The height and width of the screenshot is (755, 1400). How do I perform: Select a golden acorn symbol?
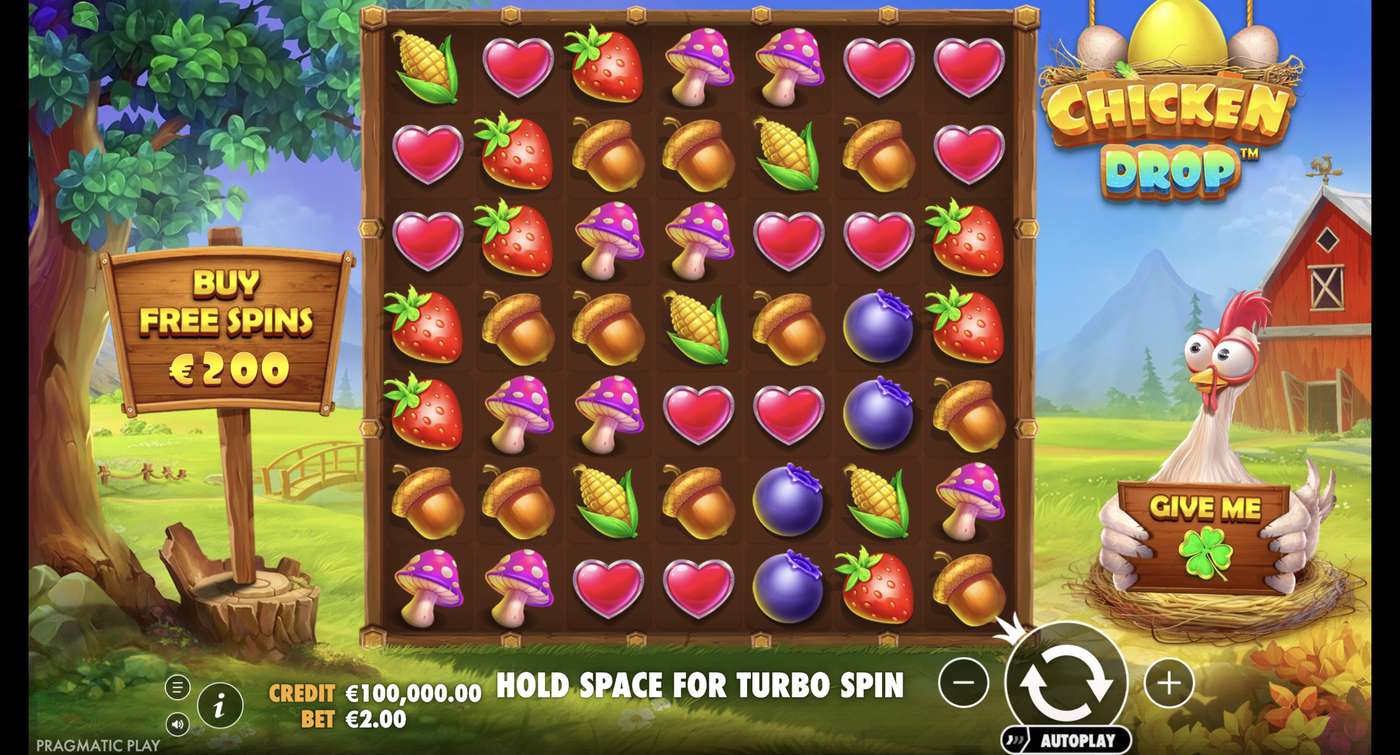(x=613, y=155)
